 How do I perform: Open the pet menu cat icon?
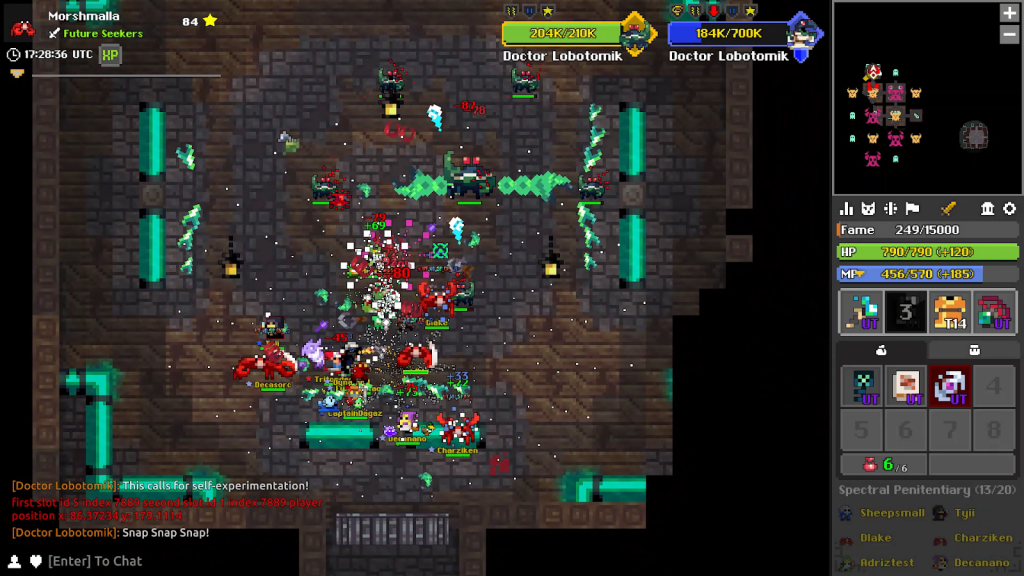[x=869, y=209]
